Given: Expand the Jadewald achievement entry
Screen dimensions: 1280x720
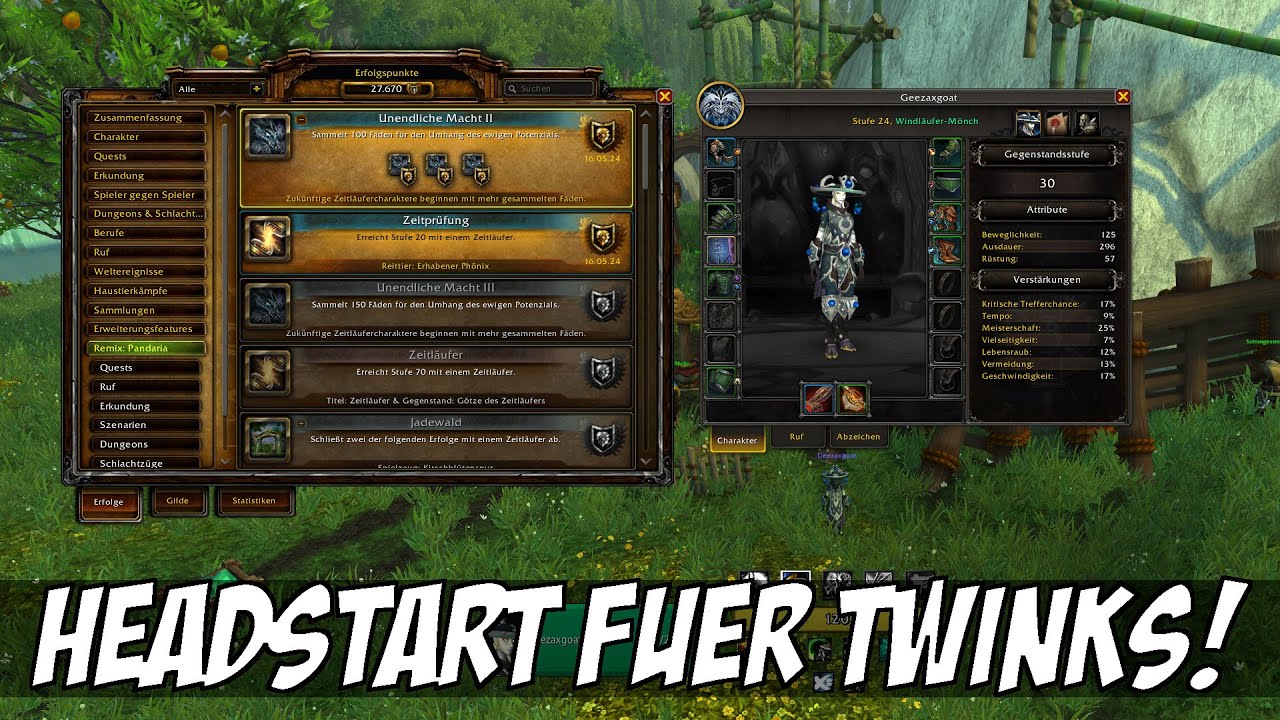Looking at the screenshot, I should point(300,422).
